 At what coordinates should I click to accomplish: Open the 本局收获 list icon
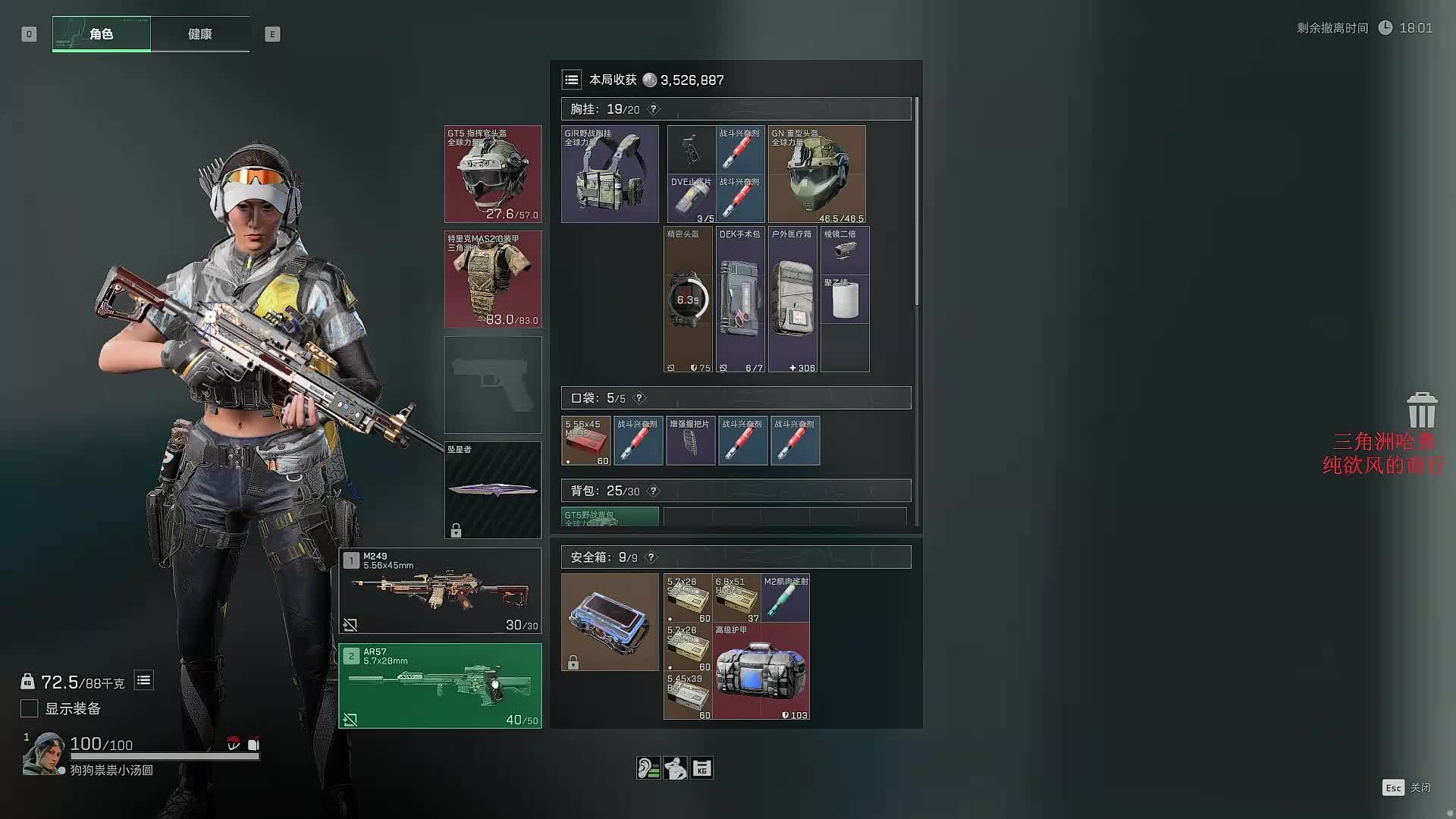[572, 80]
